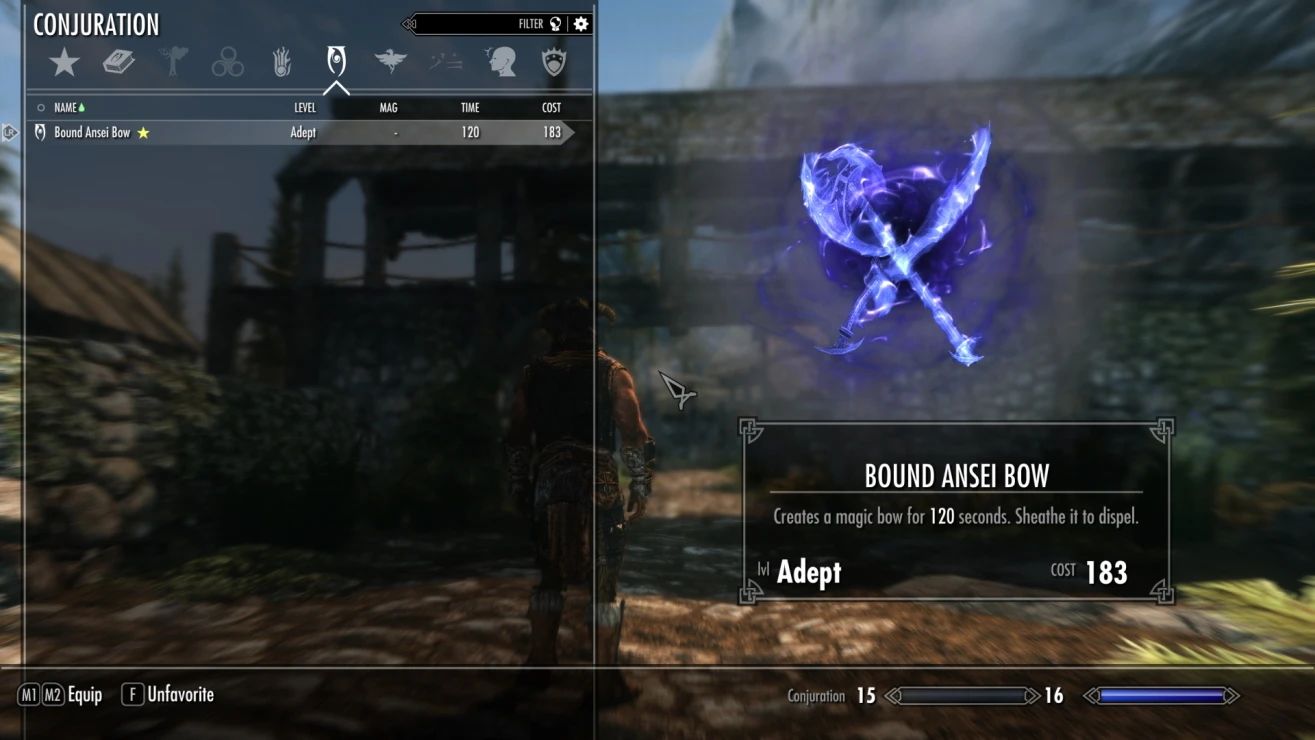Select the flaming hand Destruction icon

(x=283, y=60)
